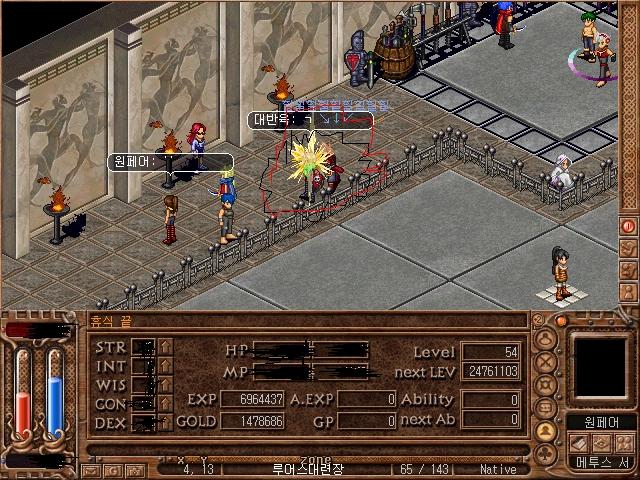
Task: Open the book icon under the portrait
Action: coord(579,443)
